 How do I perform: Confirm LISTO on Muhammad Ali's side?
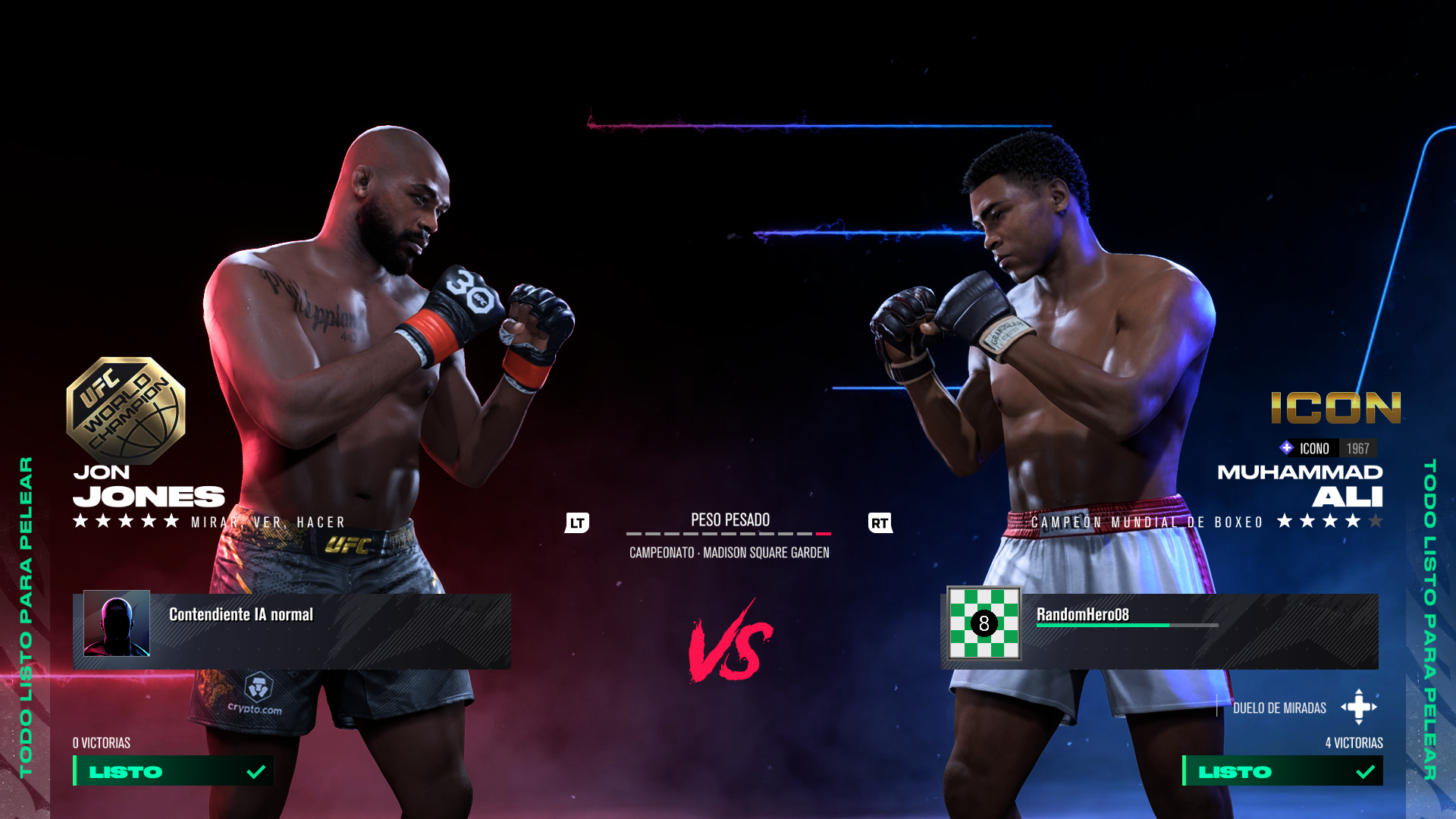[1282, 771]
